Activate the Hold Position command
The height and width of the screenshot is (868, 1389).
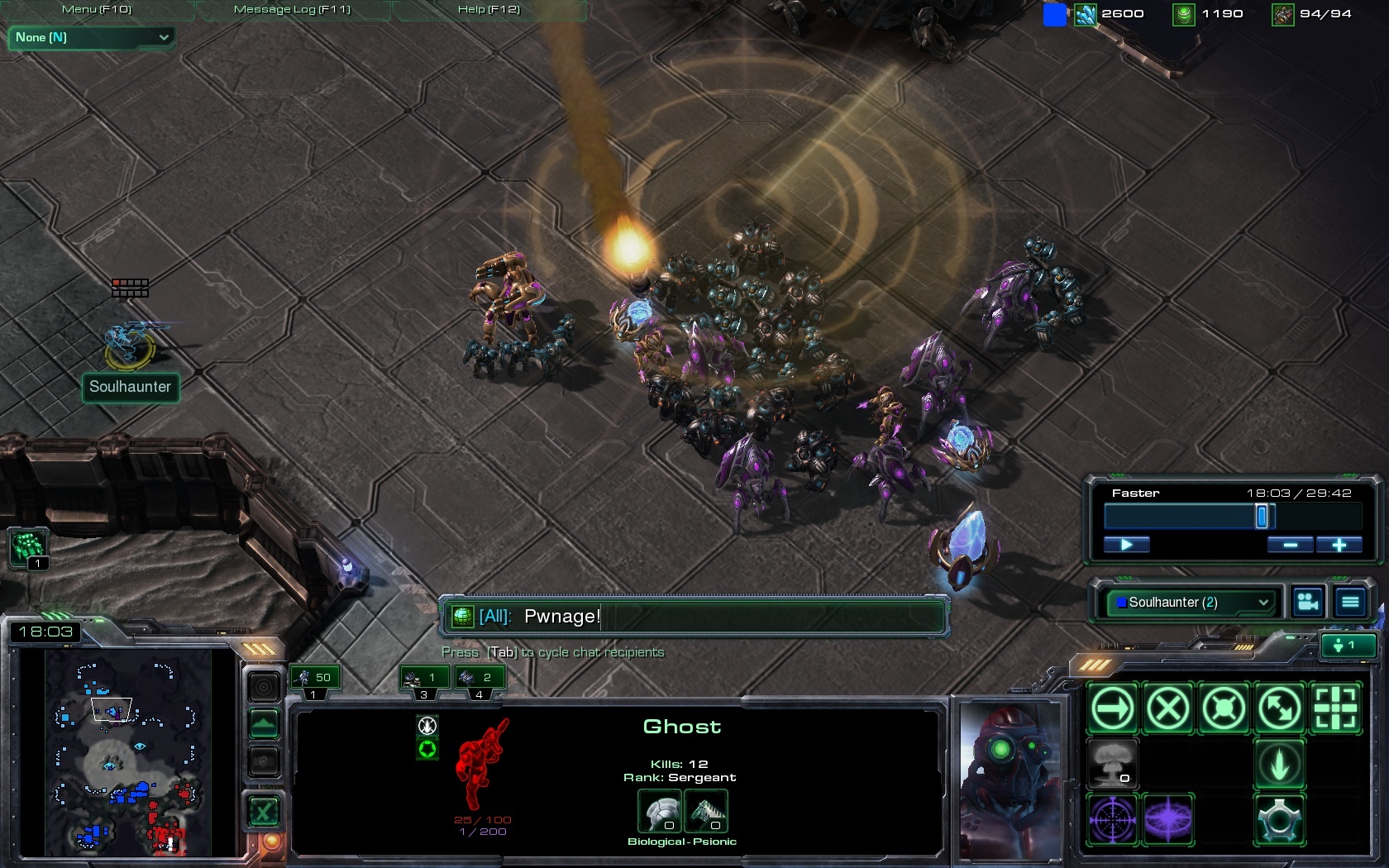[x=1224, y=708]
